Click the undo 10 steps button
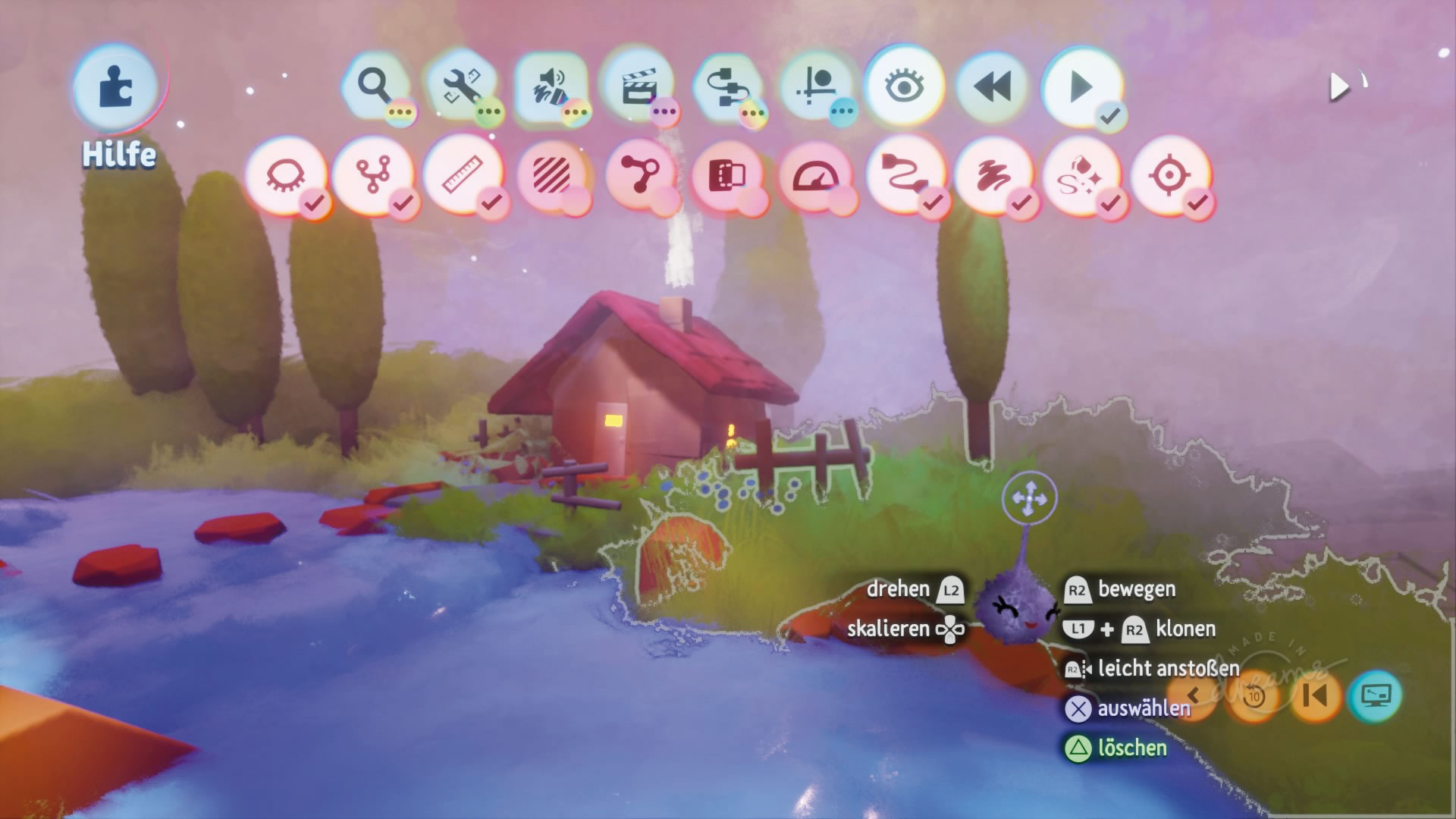 click(x=1254, y=695)
